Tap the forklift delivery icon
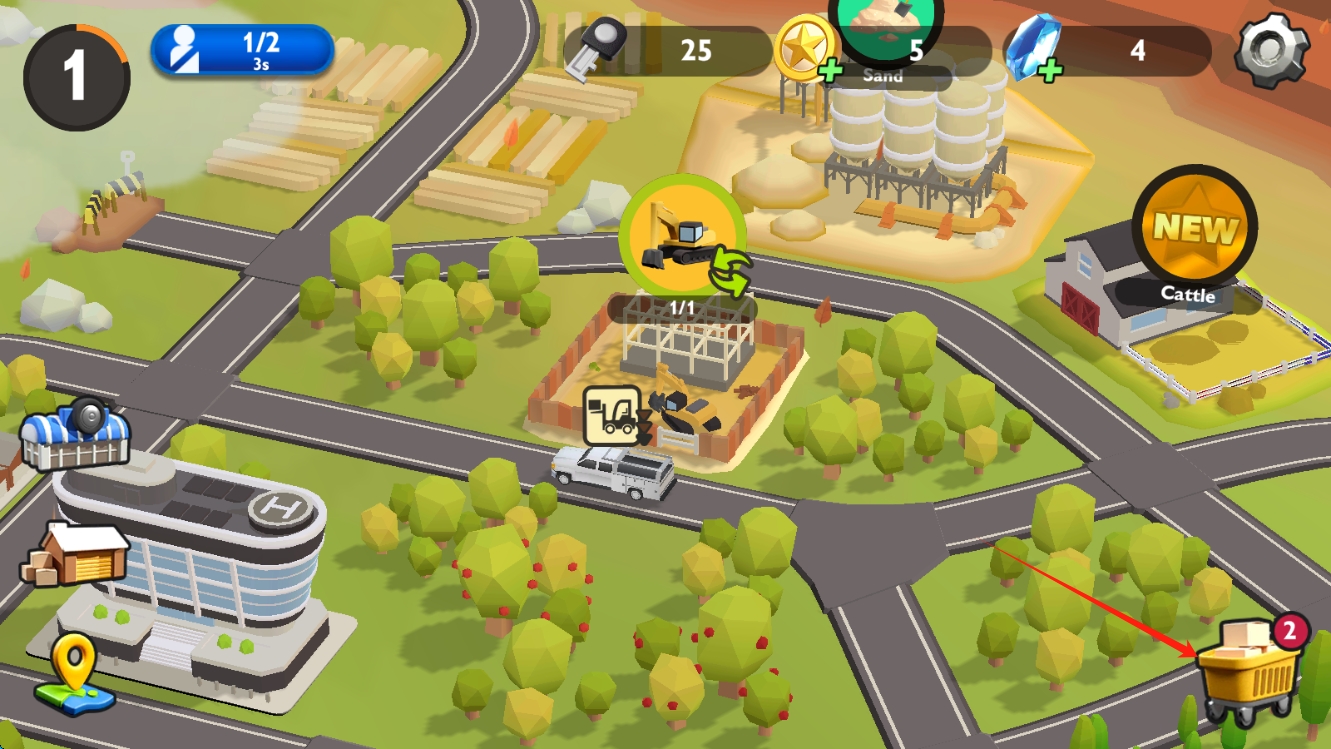The height and width of the screenshot is (749, 1331). 613,415
